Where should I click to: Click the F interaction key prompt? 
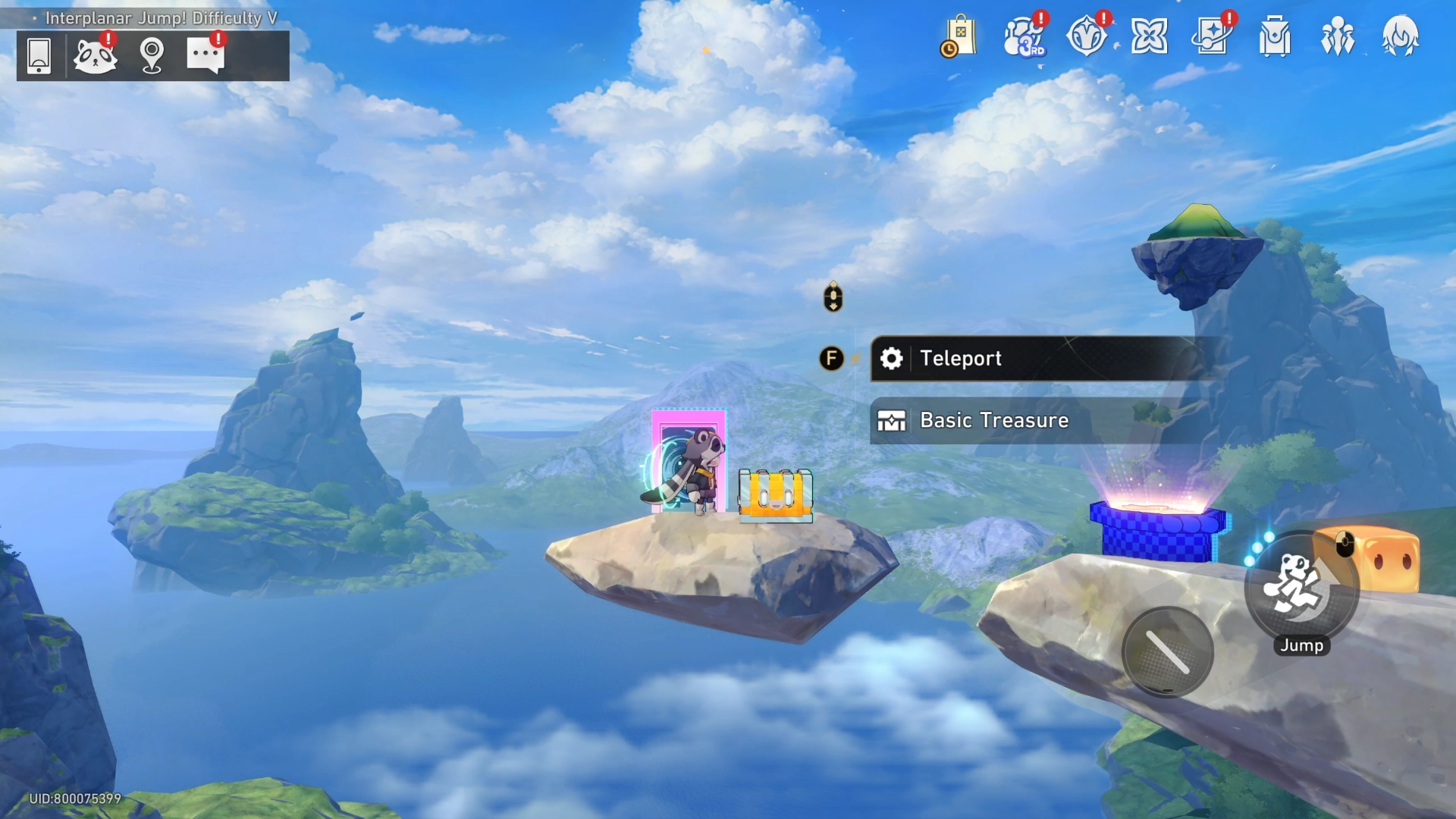(832, 358)
